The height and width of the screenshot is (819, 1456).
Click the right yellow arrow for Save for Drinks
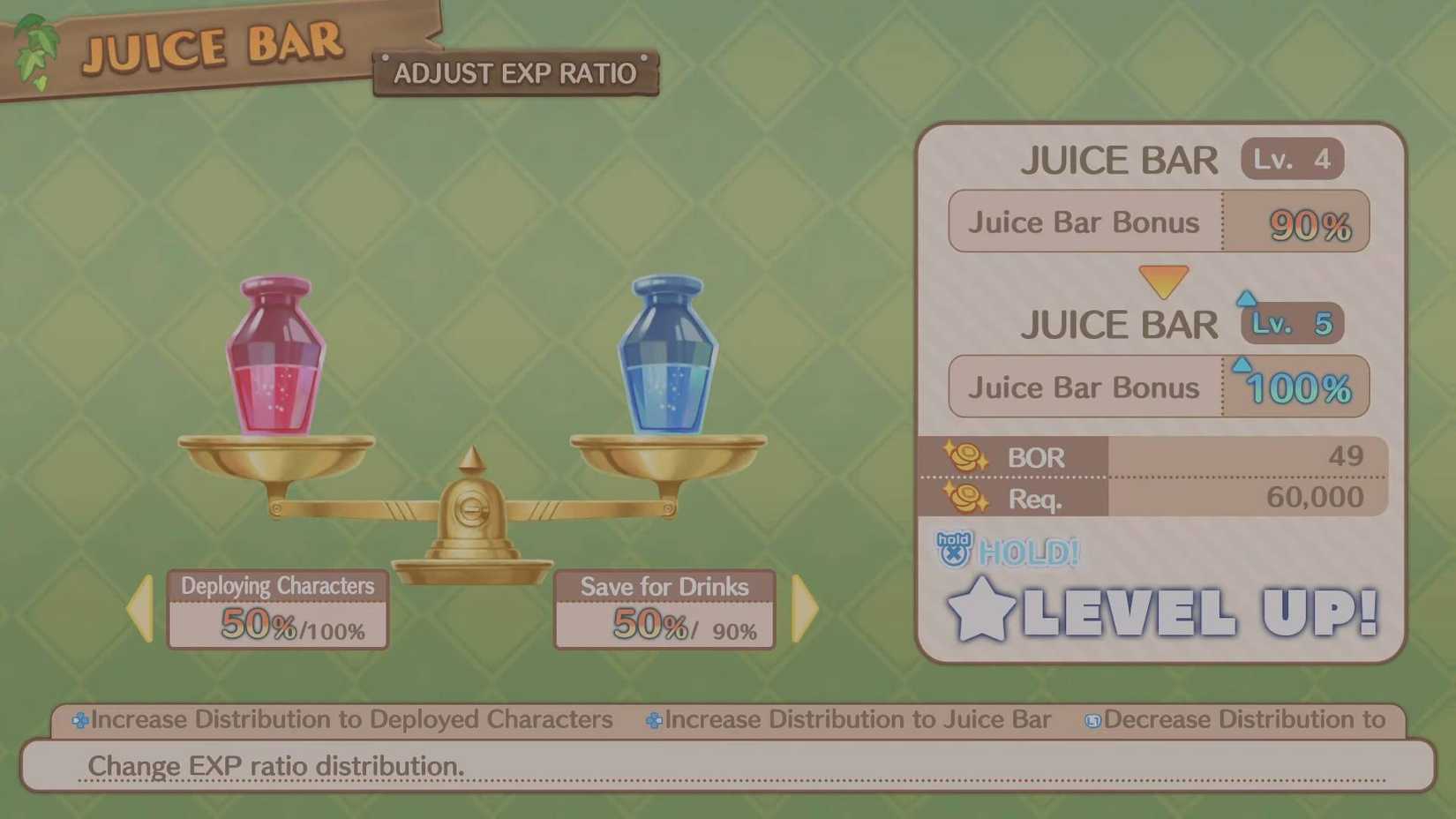803,607
